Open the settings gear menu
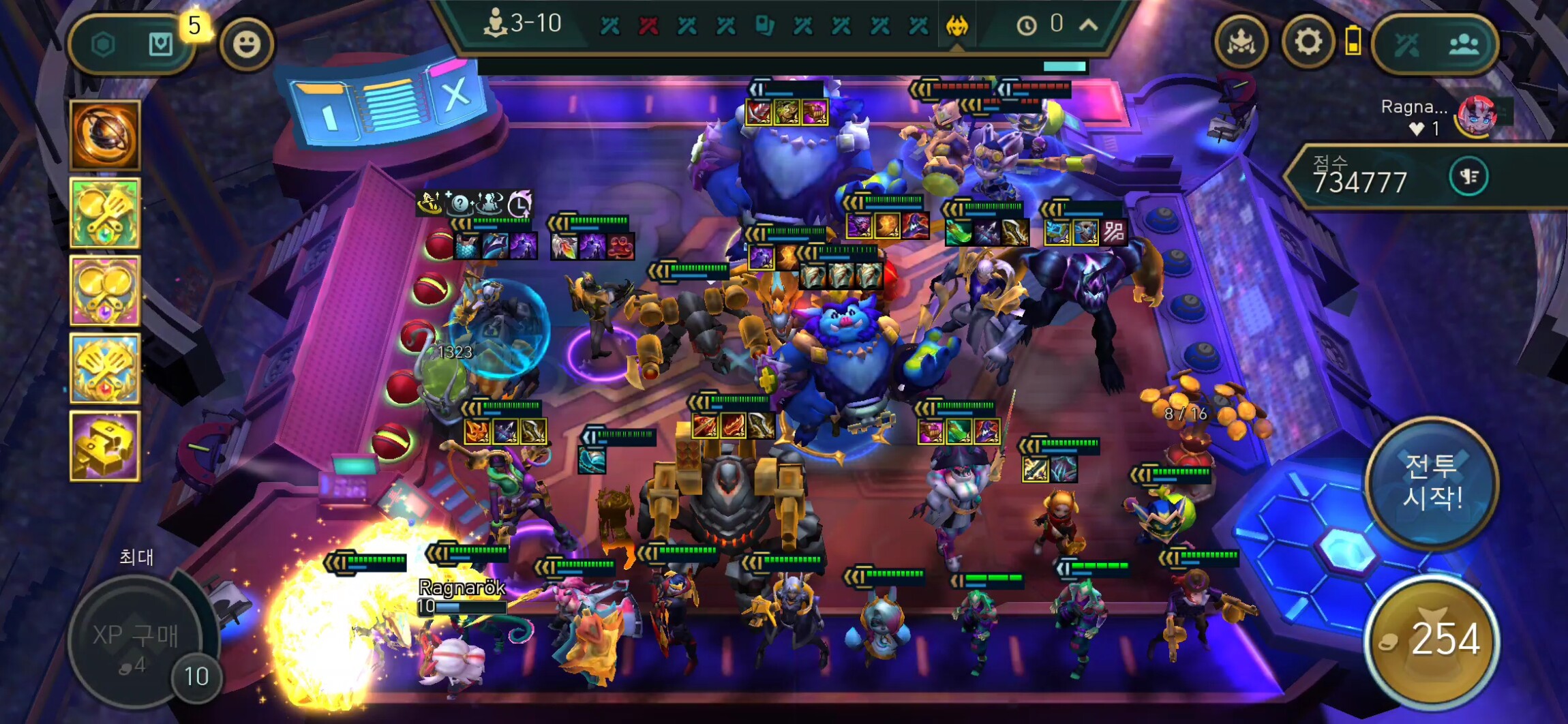Viewport: 1568px width, 724px height. 1308,43
